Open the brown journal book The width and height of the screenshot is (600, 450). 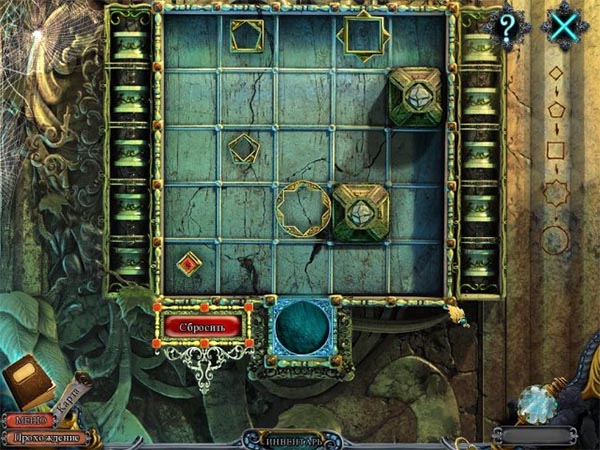(27, 381)
